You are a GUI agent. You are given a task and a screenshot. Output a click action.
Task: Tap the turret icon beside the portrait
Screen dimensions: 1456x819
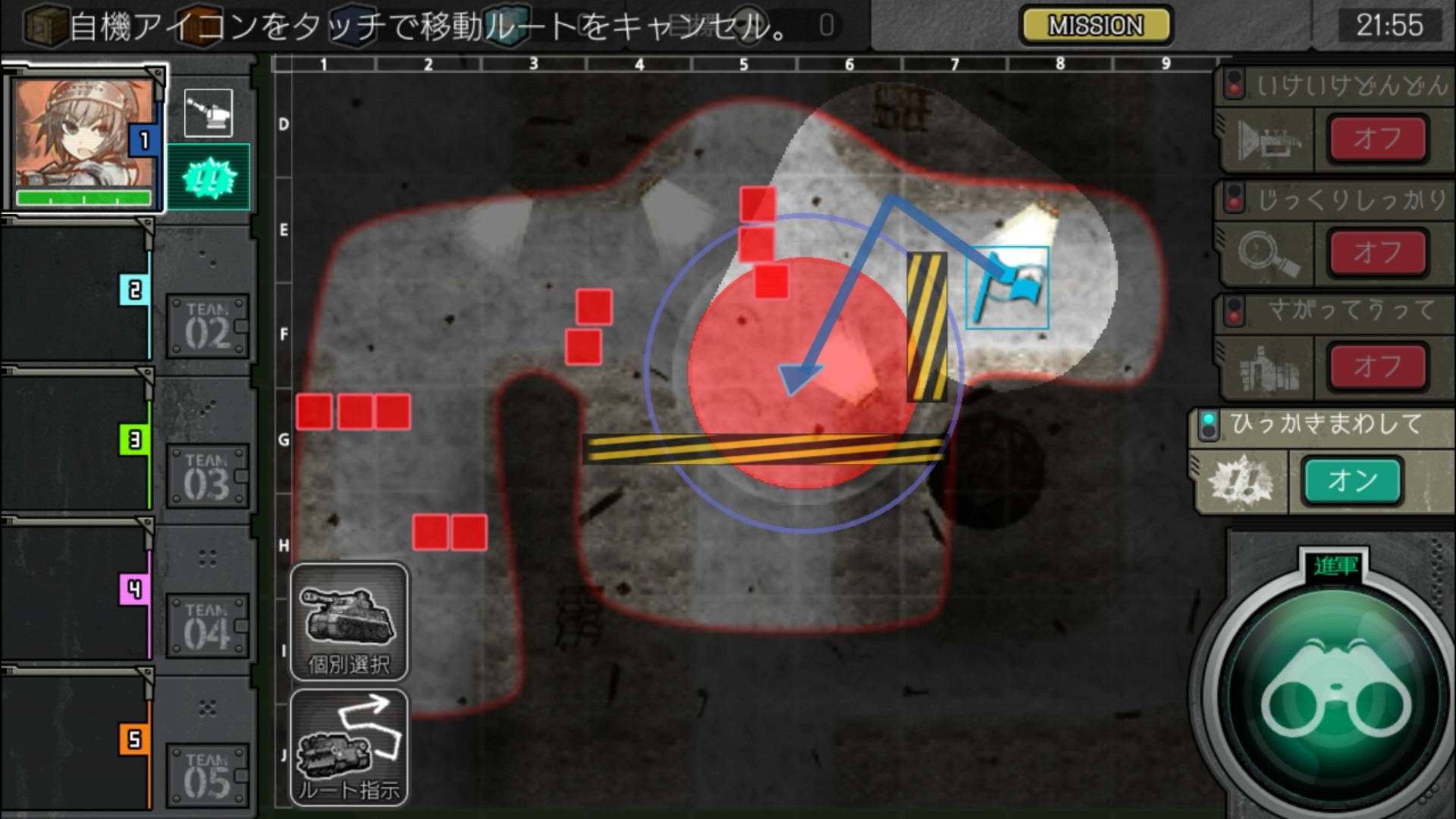coord(209,113)
